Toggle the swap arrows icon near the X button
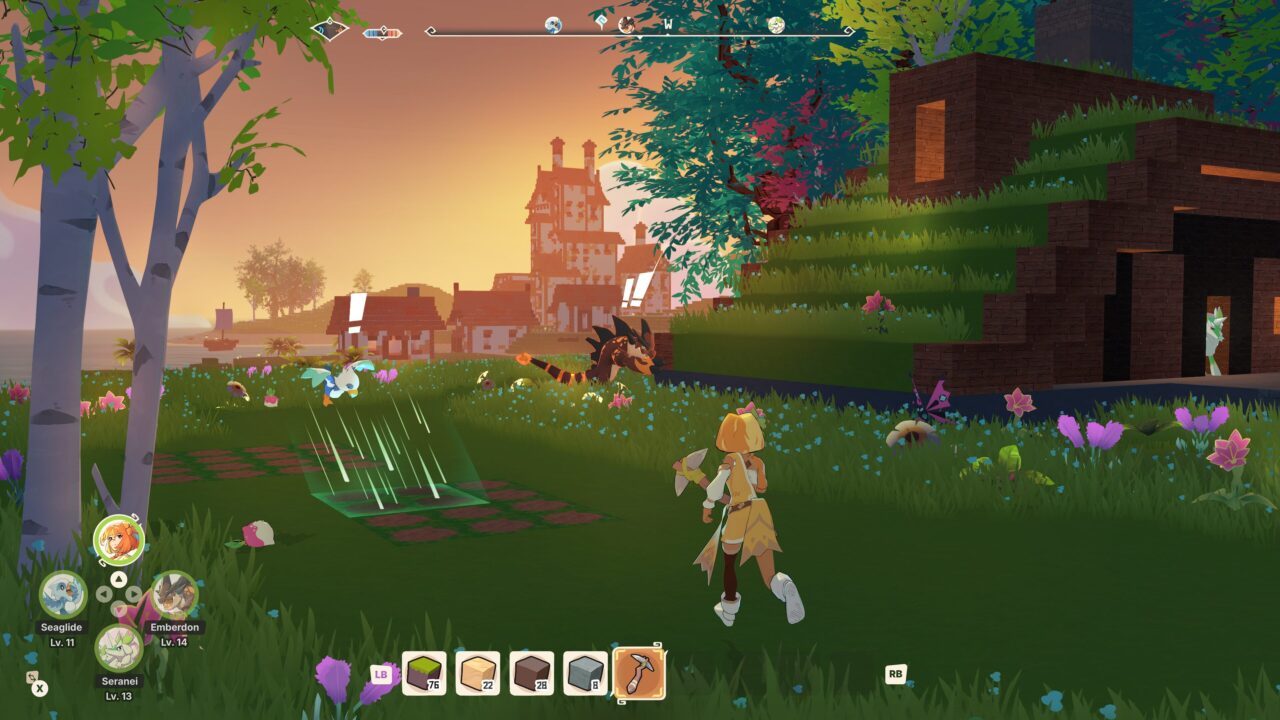 (x=31, y=677)
